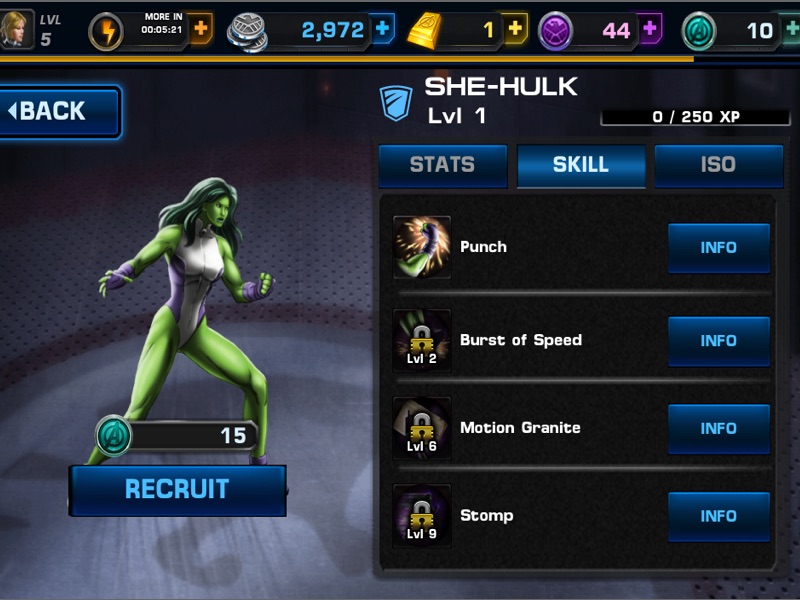
Task: Add command points with the green plus
Action: 790,30
